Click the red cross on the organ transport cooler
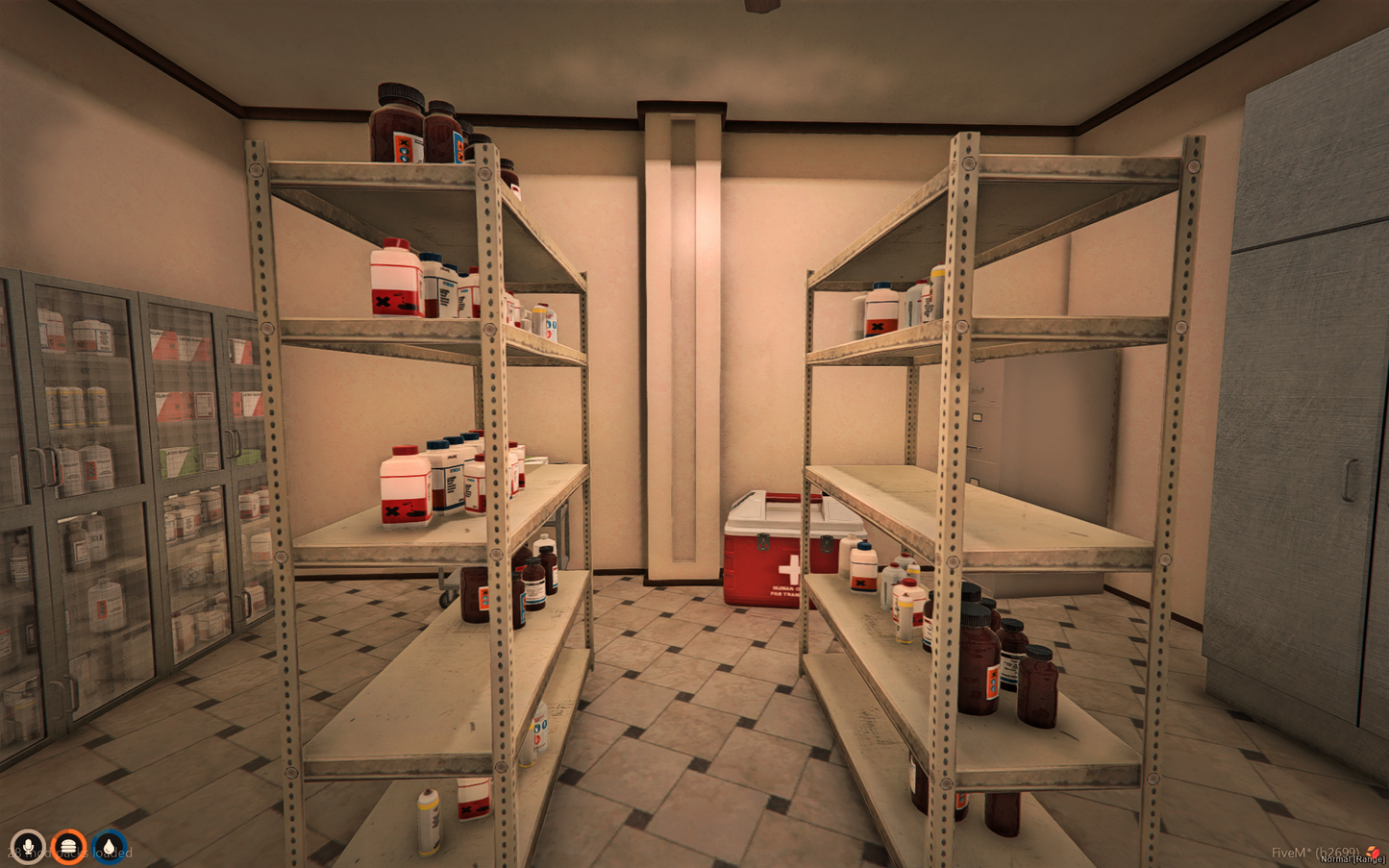 pos(790,568)
